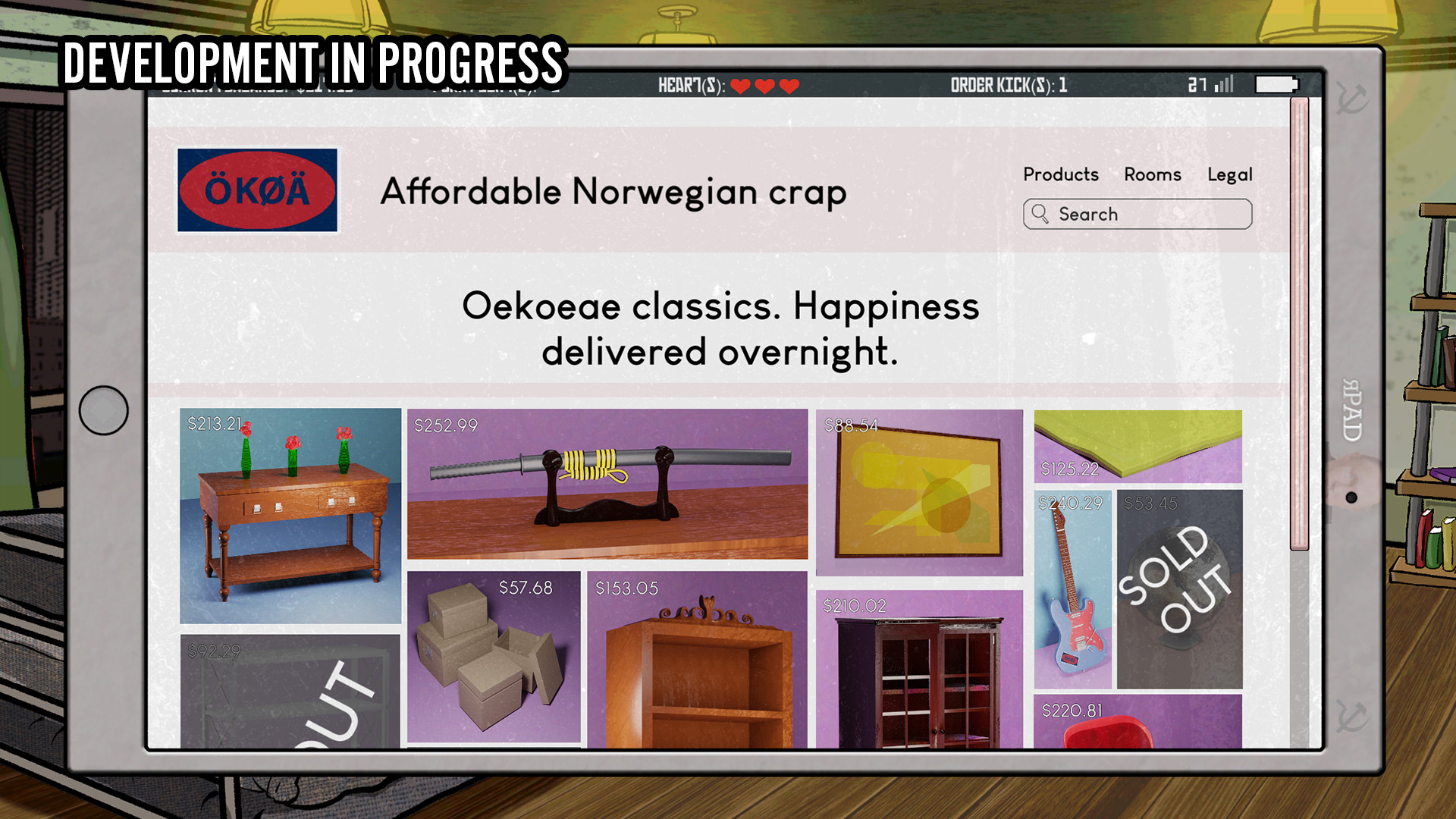The width and height of the screenshot is (1456, 819).
Task: Click the signal strength bars icon
Action: tap(1224, 83)
